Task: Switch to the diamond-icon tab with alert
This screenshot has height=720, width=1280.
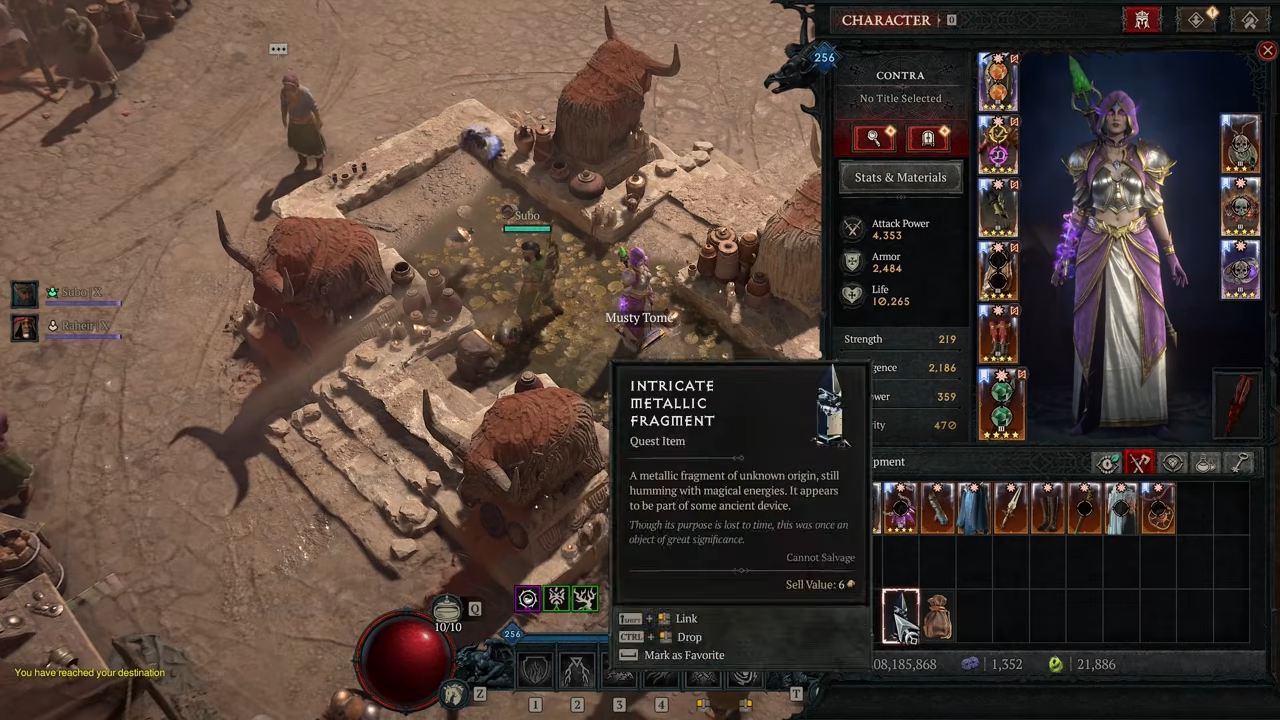Action: click(1197, 19)
